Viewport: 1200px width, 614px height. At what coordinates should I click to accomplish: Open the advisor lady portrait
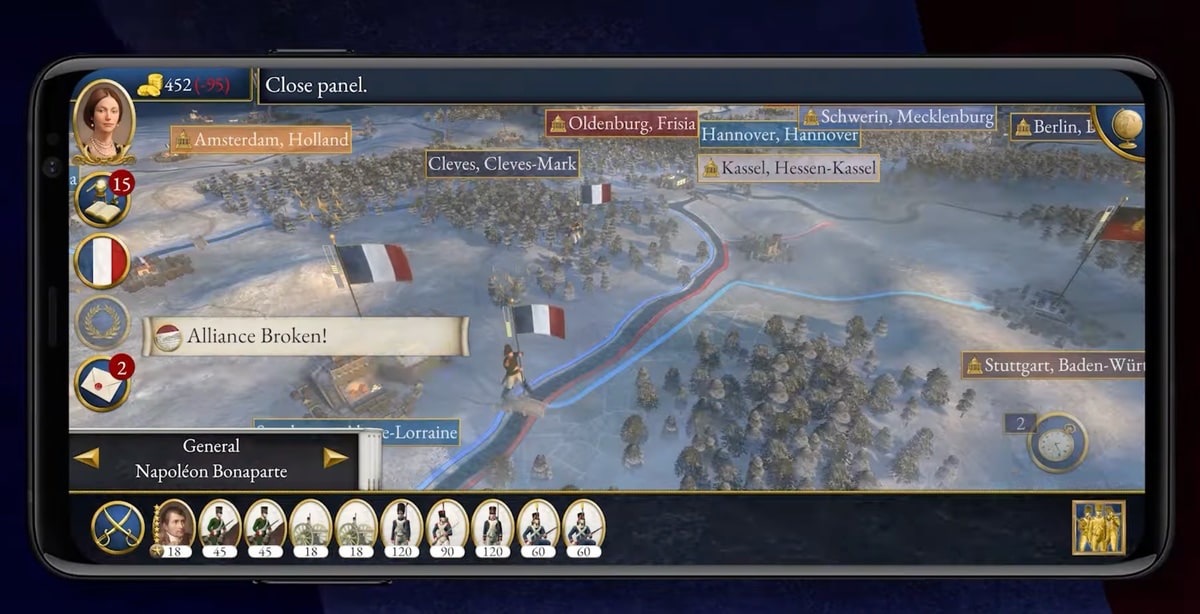pos(103,120)
